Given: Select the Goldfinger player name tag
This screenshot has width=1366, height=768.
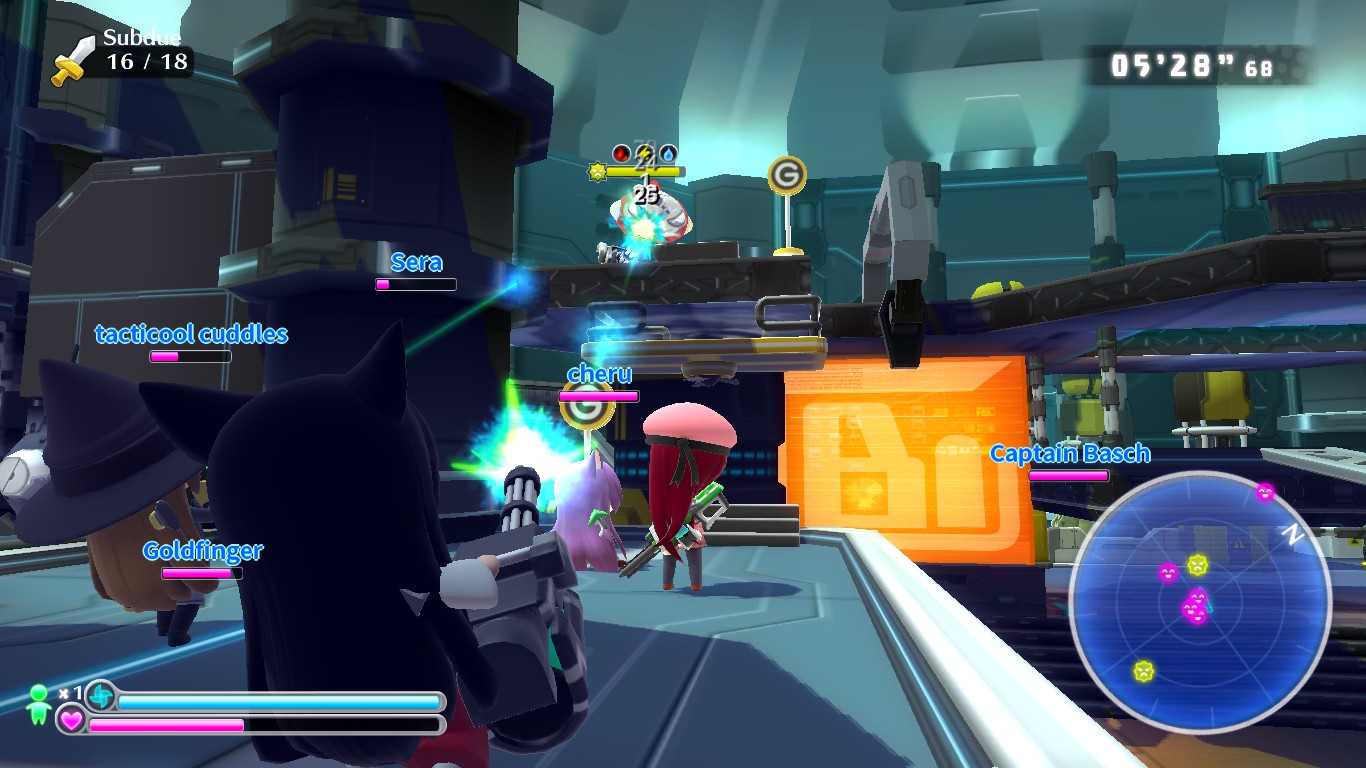Looking at the screenshot, I should coord(202,551).
